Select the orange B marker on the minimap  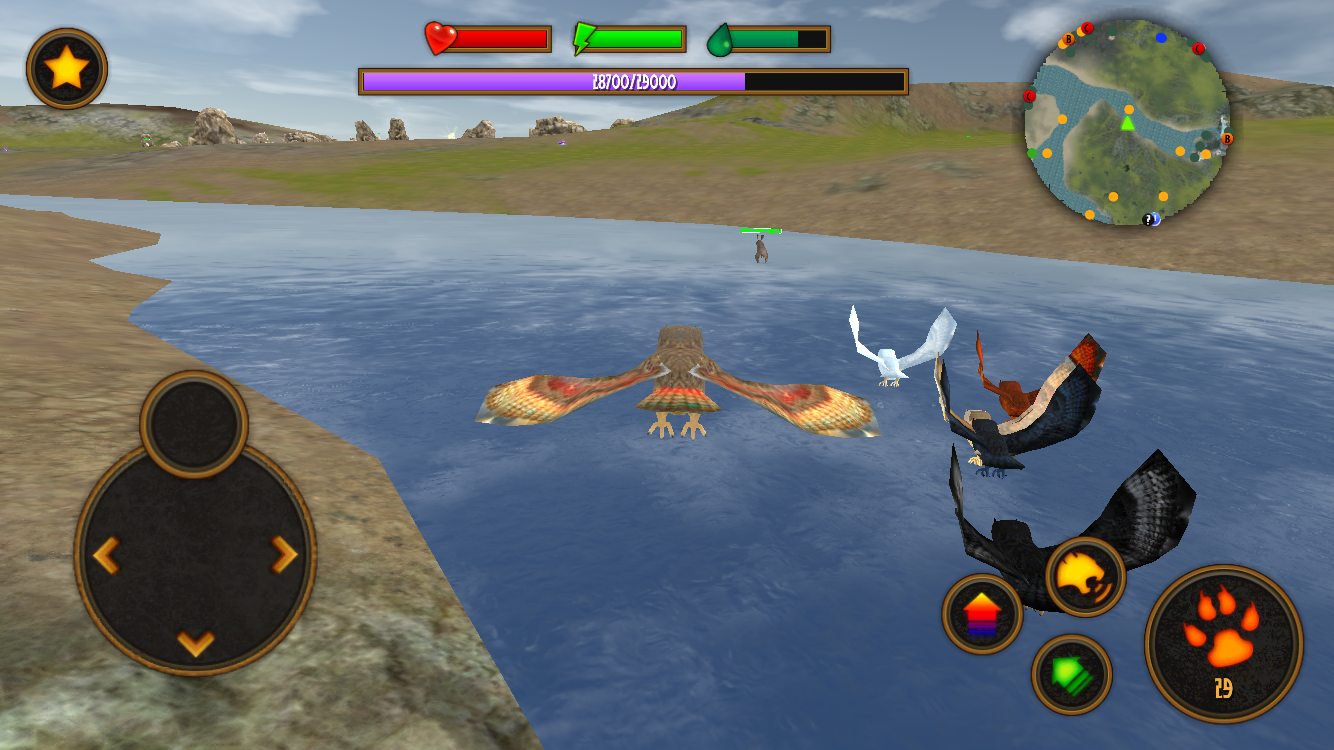pos(1068,40)
